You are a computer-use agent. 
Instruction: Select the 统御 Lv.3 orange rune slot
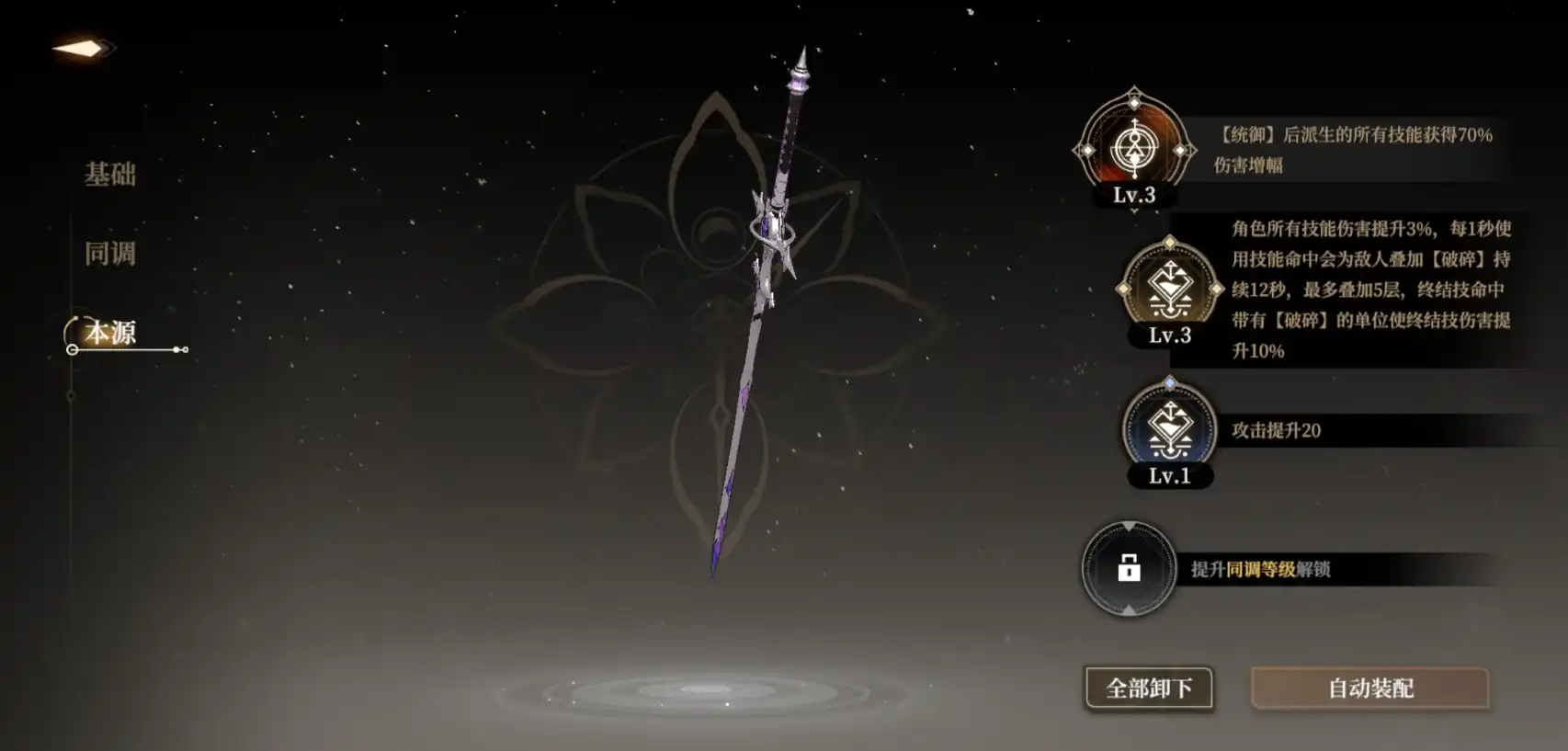coord(1134,147)
